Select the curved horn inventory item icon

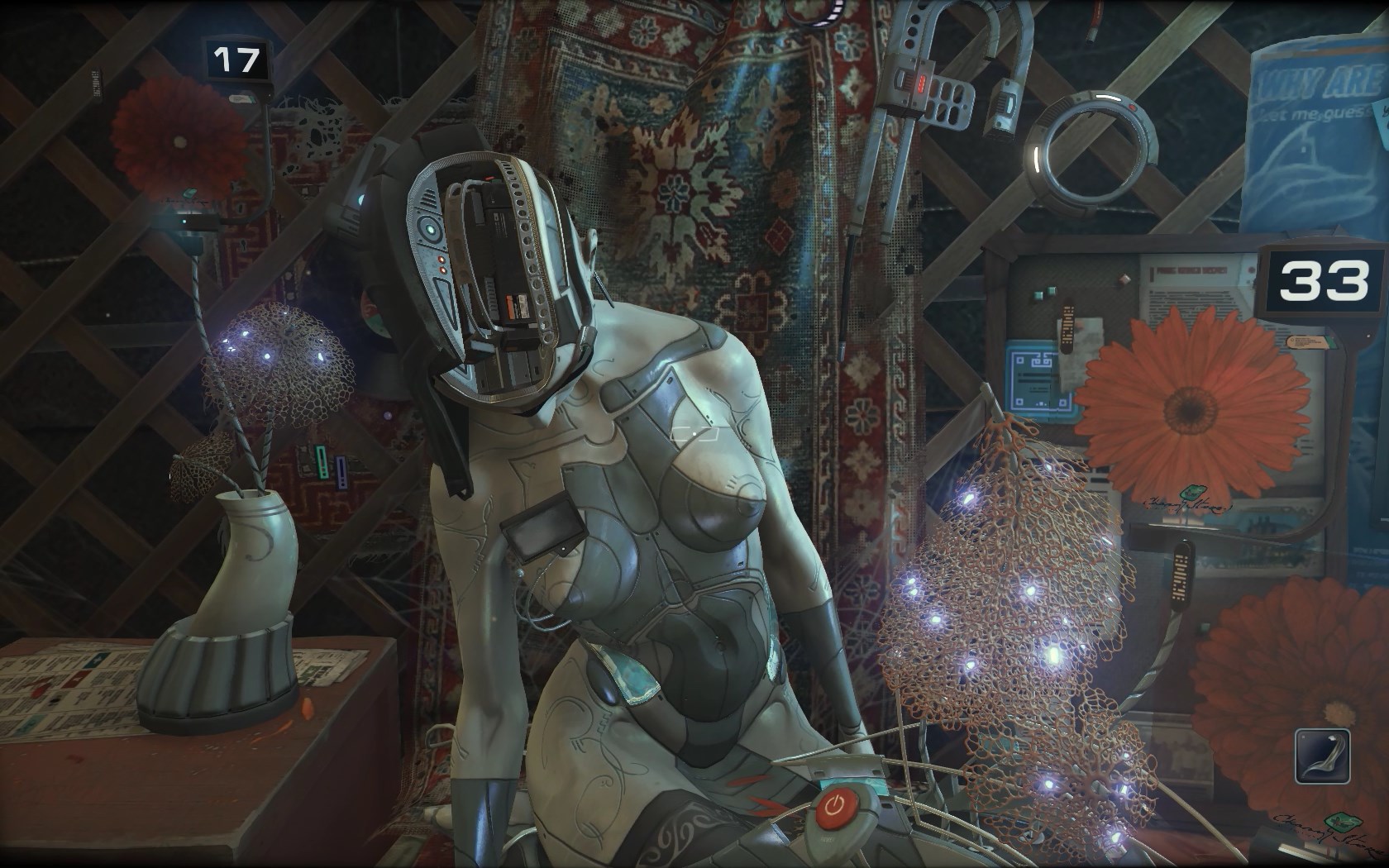pos(1322,756)
